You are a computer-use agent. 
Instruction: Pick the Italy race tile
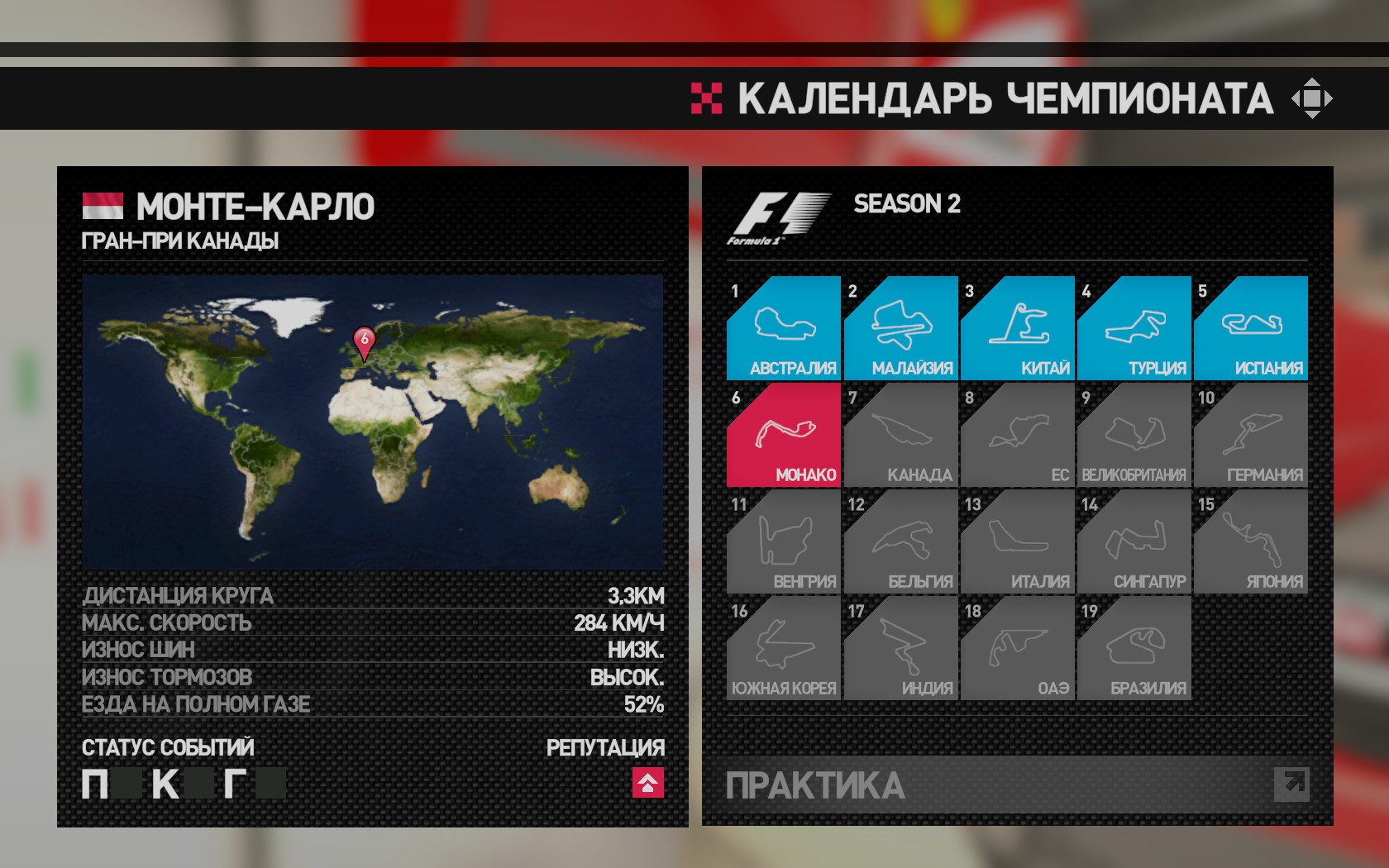click(1017, 541)
